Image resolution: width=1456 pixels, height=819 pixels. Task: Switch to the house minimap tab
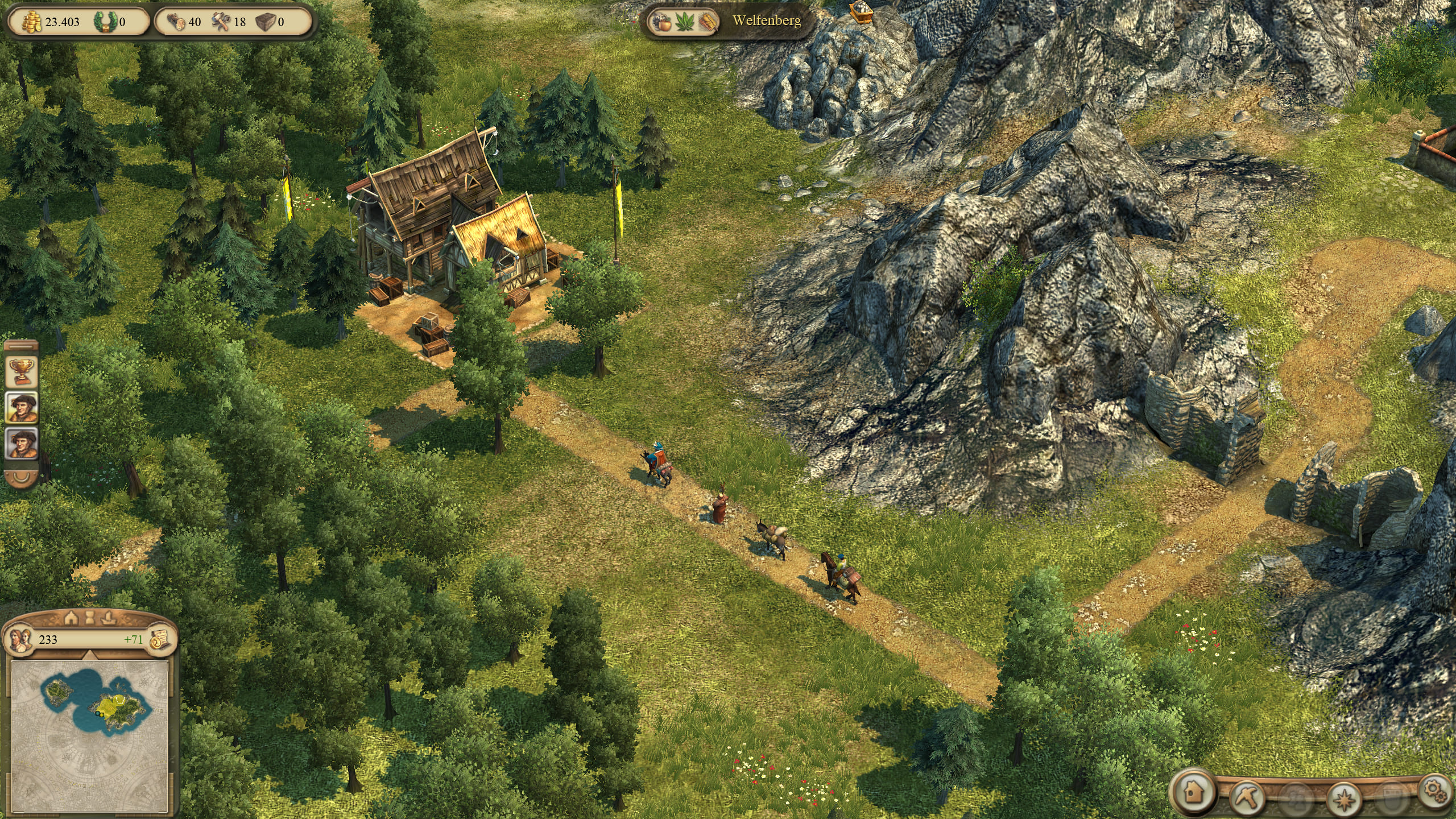pyautogui.click(x=71, y=618)
